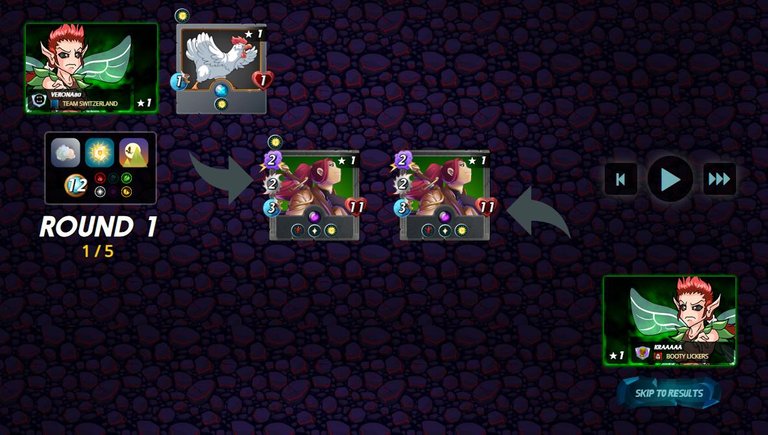Show the mountain and moon ruleset icon
Image resolution: width=768 pixels, height=435 pixels.
pos(134,152)
